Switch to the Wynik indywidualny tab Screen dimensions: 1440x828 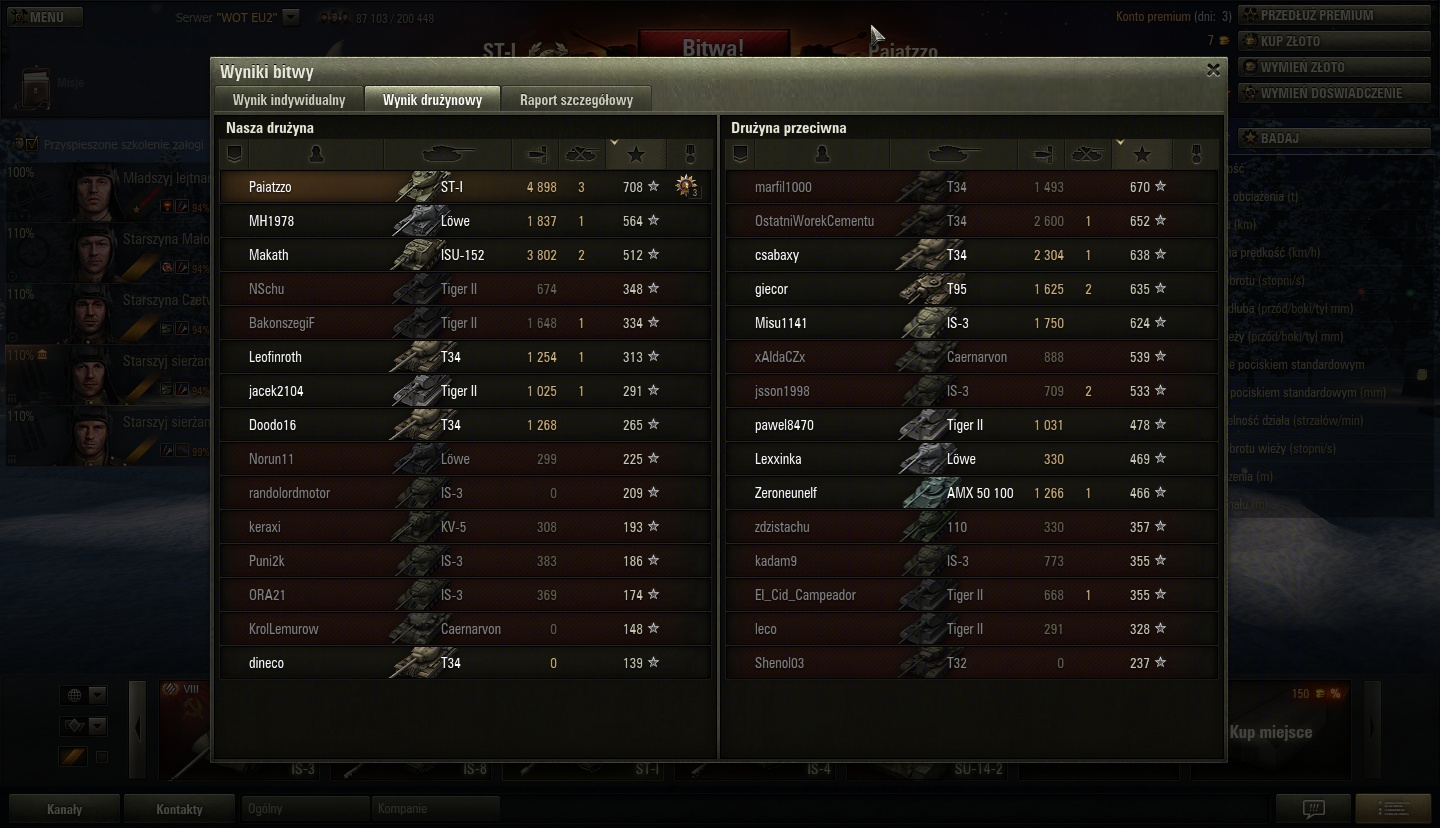click(x=289, y=100)
